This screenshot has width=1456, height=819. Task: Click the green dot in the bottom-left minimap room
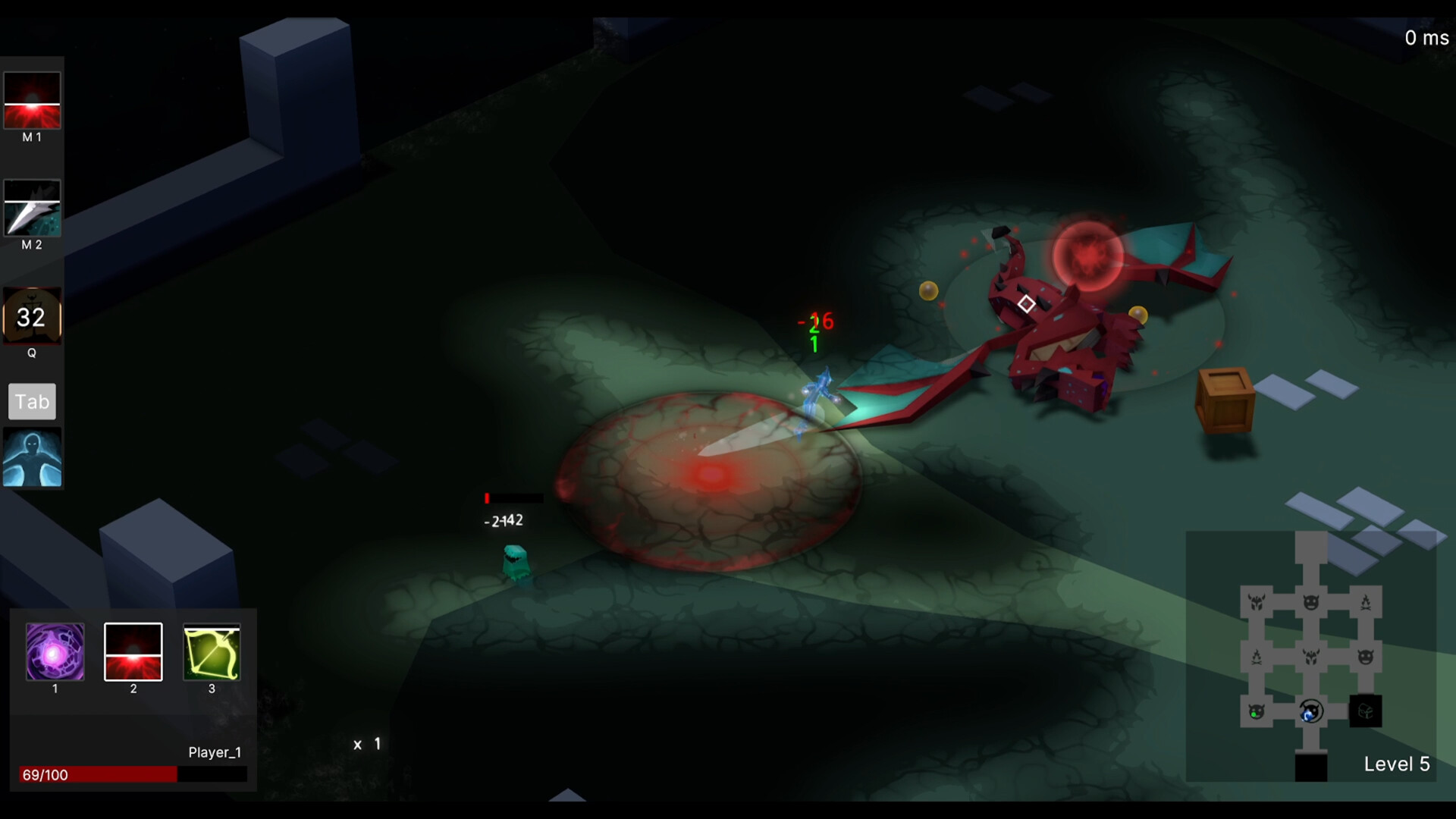1254,715
